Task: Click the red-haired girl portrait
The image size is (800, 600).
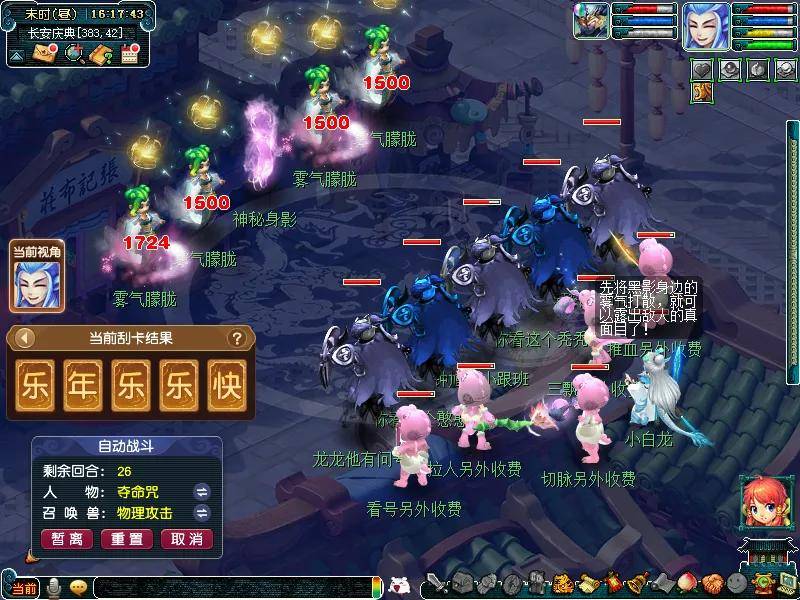Action: (760, 502)
